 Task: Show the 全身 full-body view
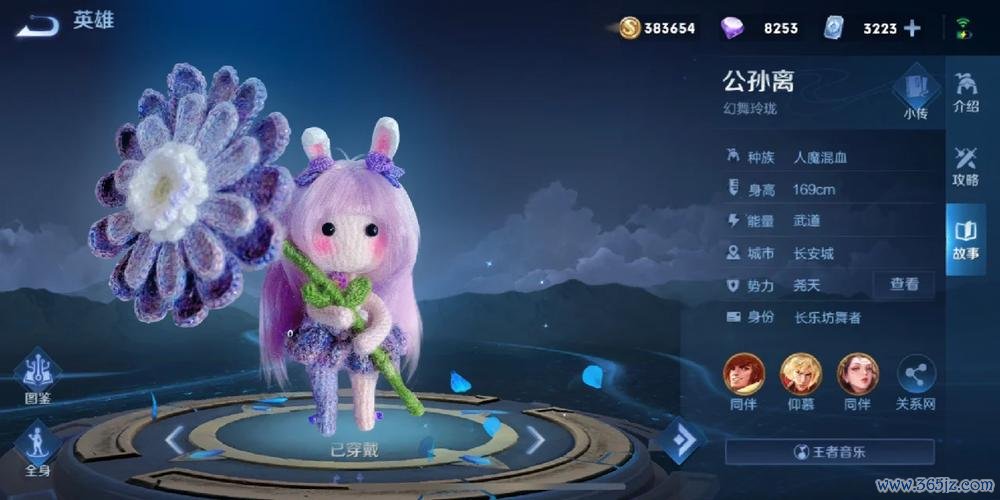click(x=38, y=447)
